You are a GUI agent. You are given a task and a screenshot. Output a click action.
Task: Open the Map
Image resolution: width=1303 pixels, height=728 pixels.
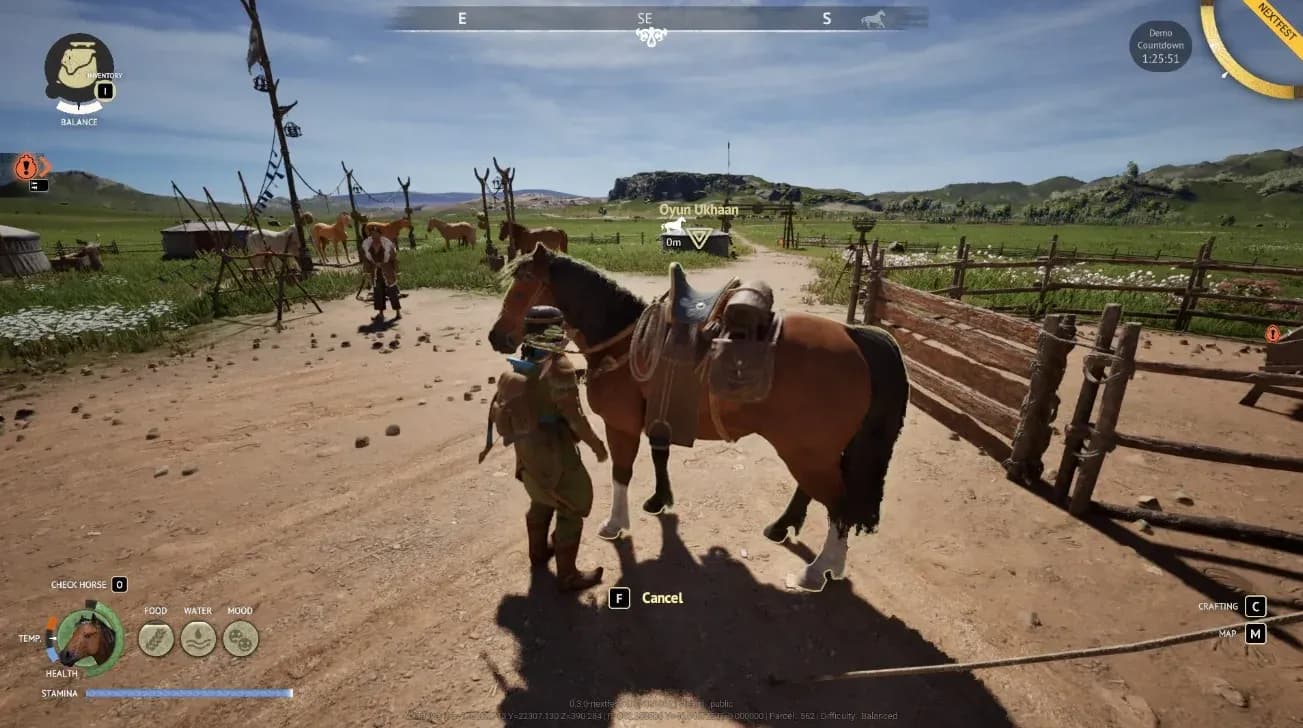click(x=1255, y=633)
